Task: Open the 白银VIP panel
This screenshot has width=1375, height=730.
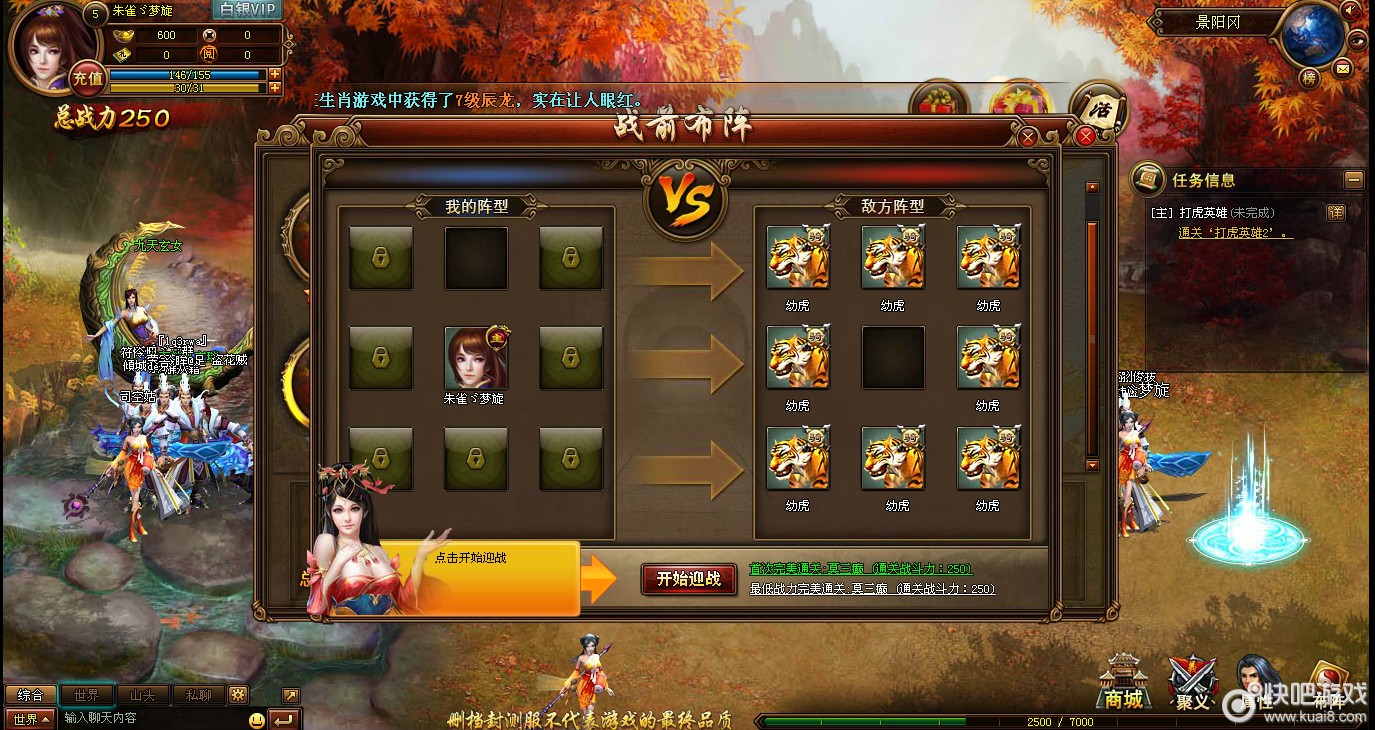Action: tap(247, 10)
